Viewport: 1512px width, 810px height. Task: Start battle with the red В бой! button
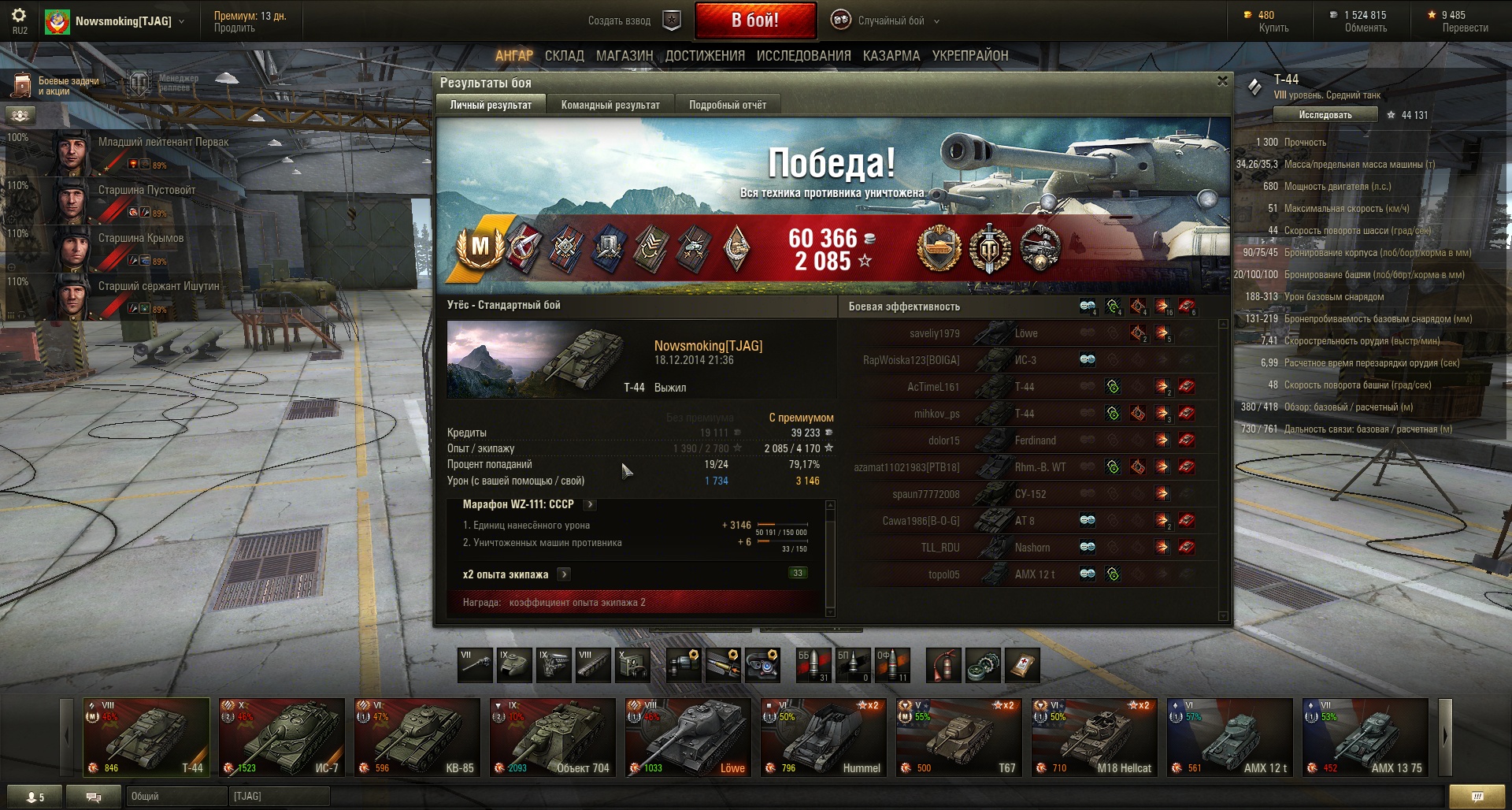pyautogui.click(x=754, y=20)
